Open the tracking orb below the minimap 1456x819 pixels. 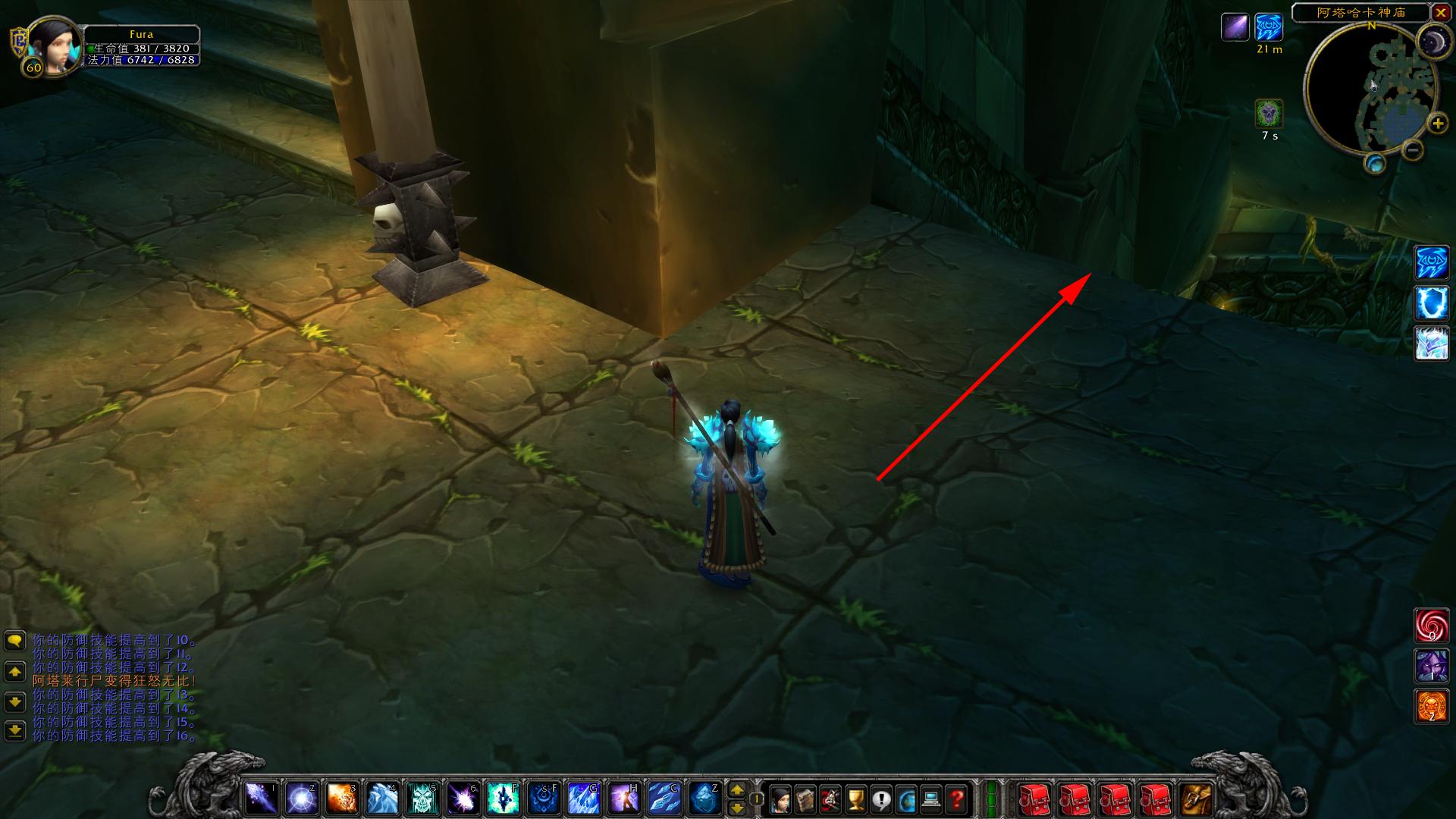[x=1374, y=163]
